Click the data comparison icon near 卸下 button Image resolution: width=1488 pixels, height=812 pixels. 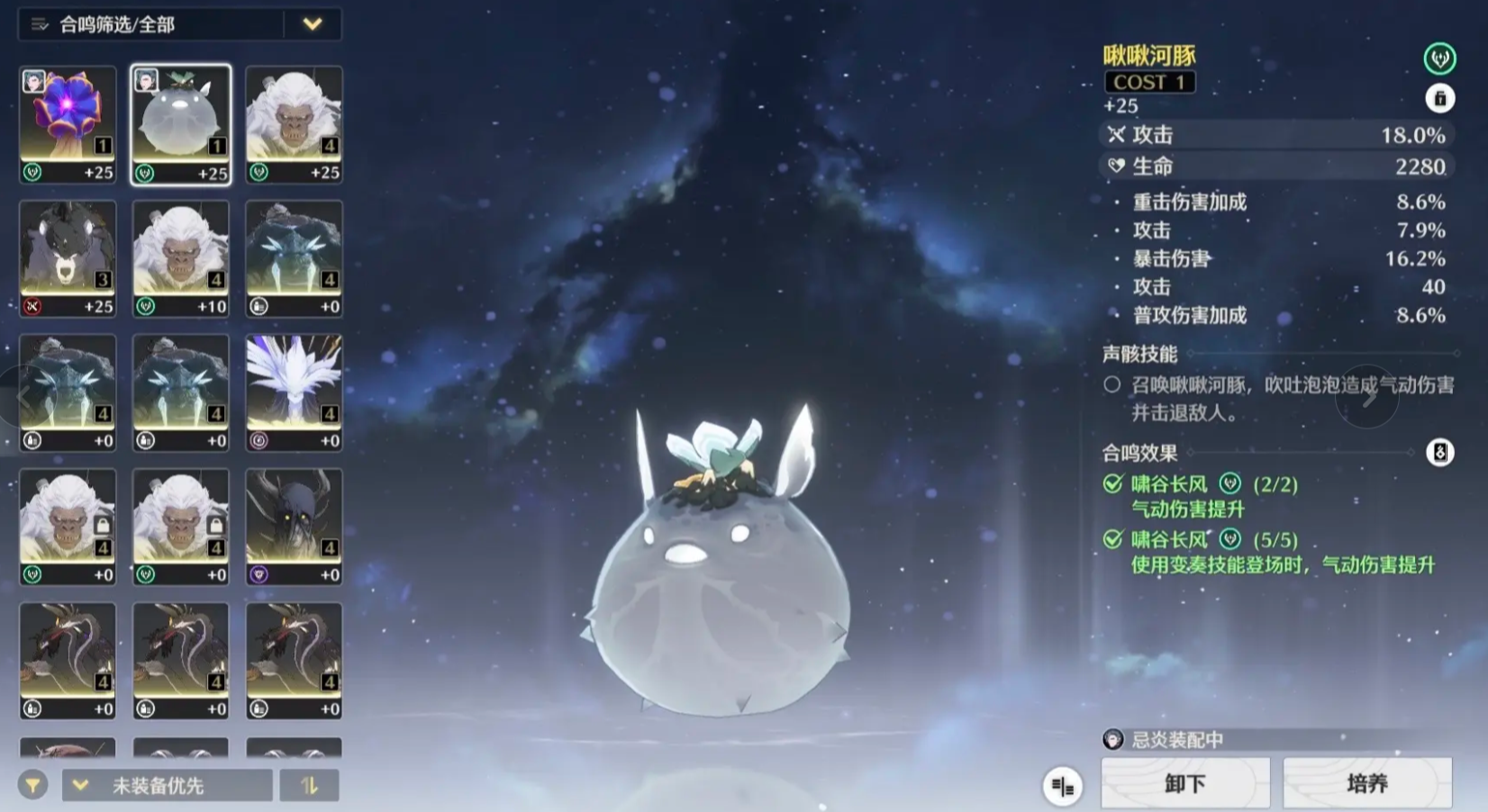tap(1061, 786)
